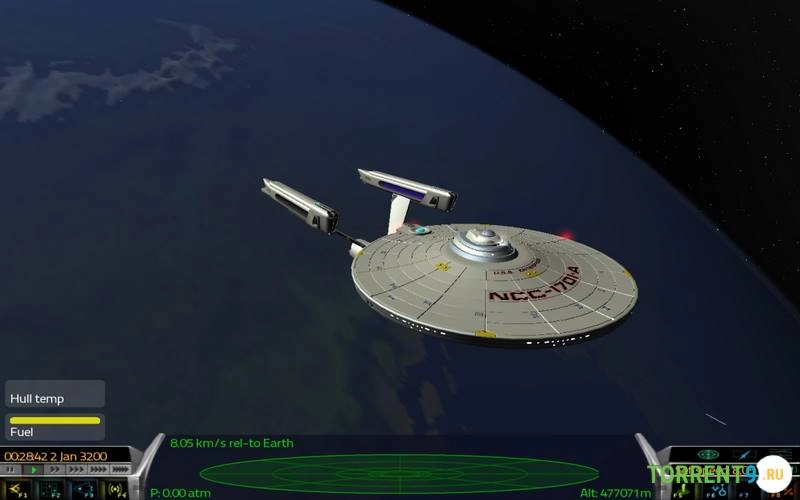Switch to the F1 ship view icon
Viewport: 800px width, 500px height.
tap(16, 489)
